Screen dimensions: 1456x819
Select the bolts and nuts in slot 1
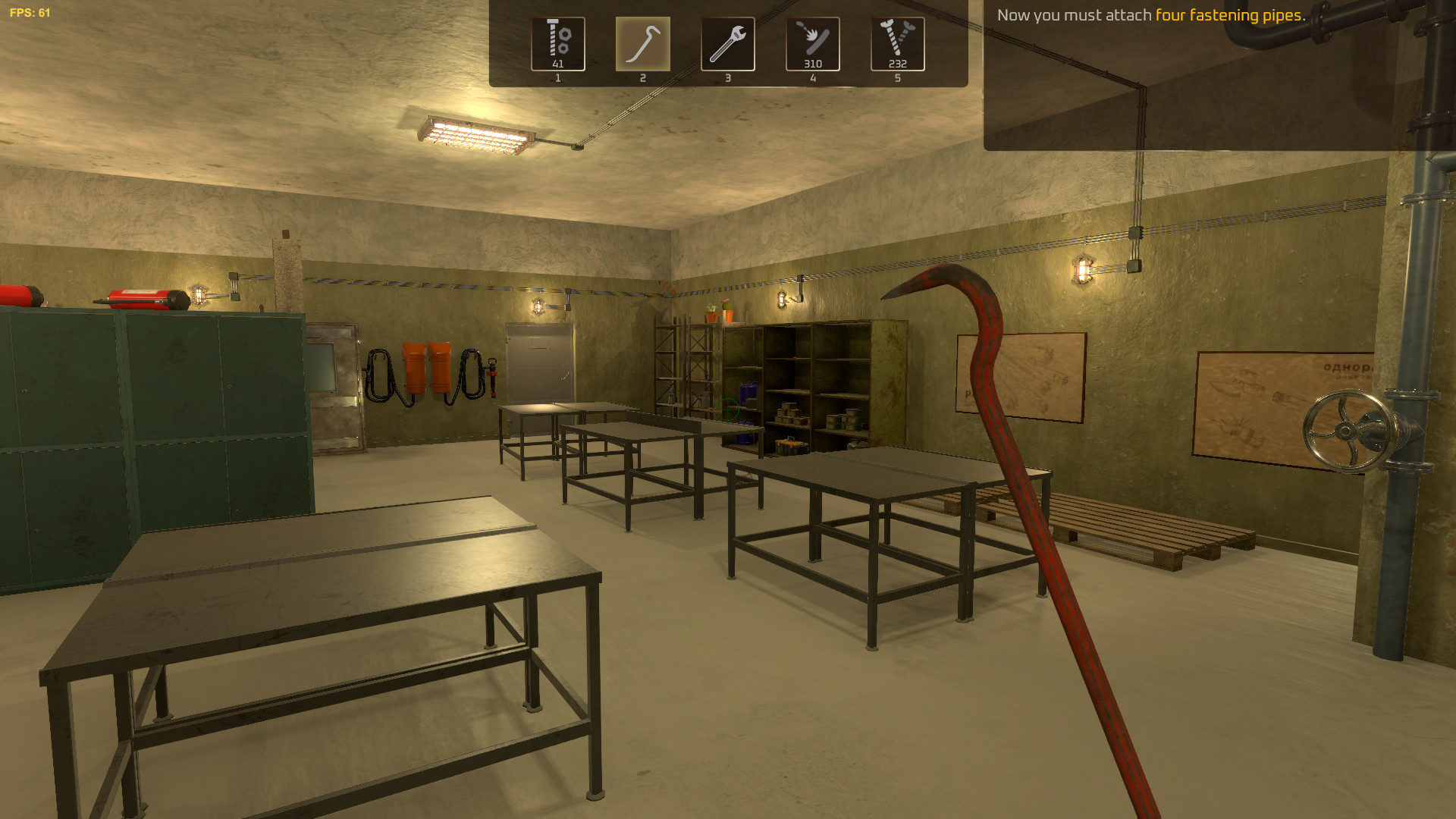[558, 44]
